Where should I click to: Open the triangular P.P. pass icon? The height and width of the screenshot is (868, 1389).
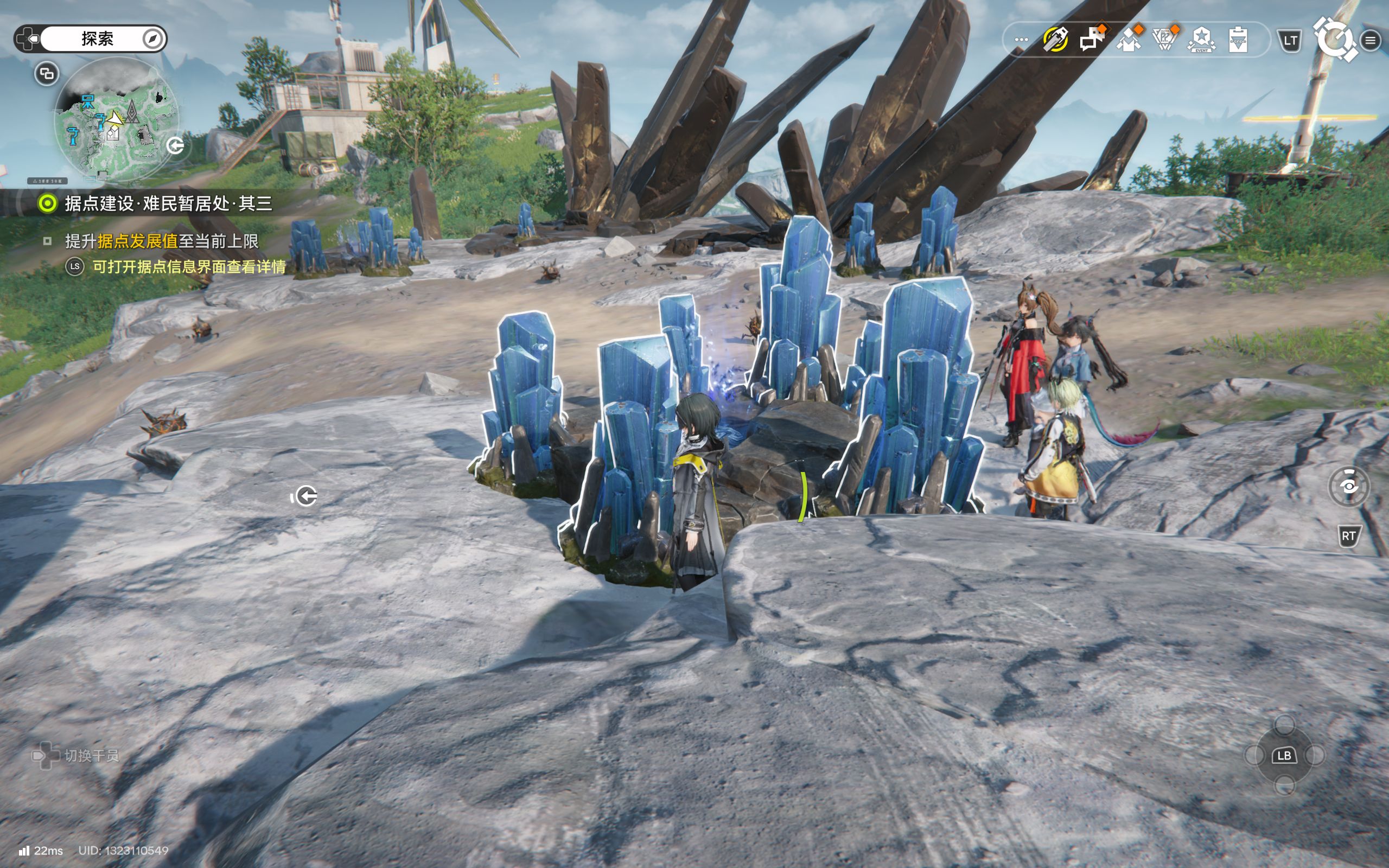coord(1165,40)
